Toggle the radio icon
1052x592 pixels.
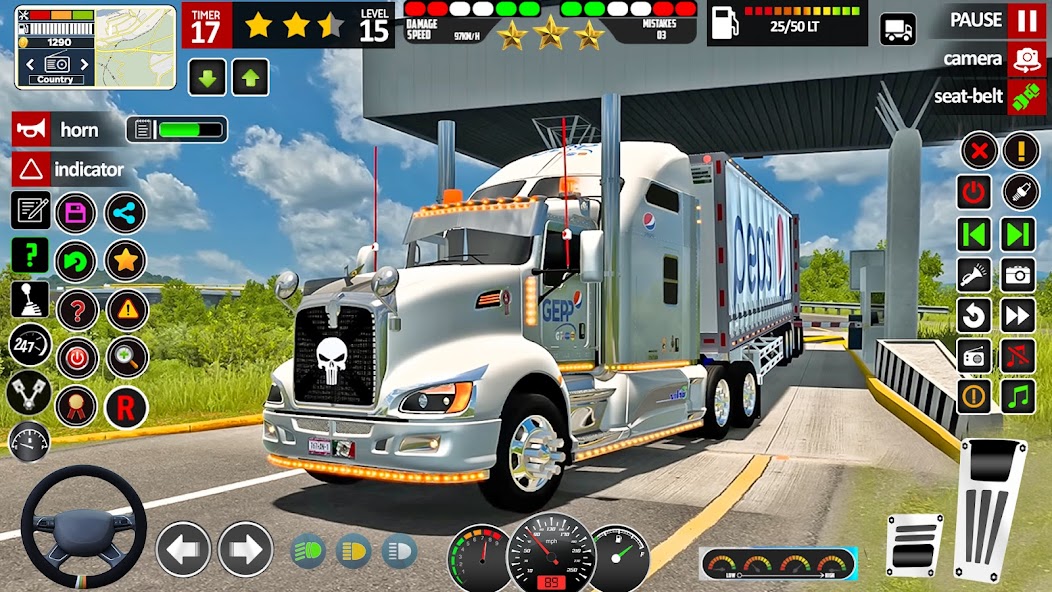pos(974,355)
